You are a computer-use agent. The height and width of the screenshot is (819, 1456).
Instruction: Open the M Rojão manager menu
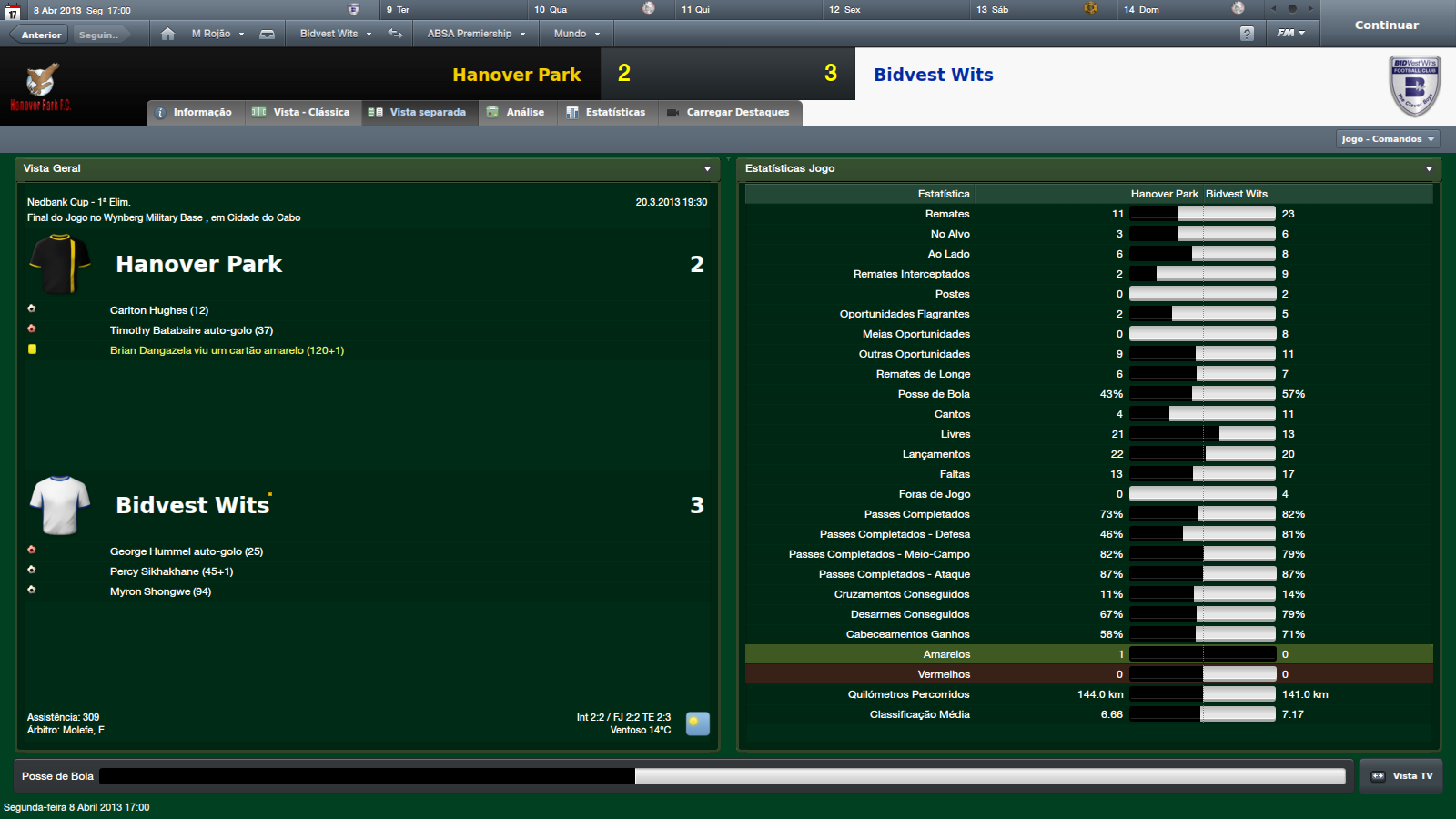click(x=217, y=34)
